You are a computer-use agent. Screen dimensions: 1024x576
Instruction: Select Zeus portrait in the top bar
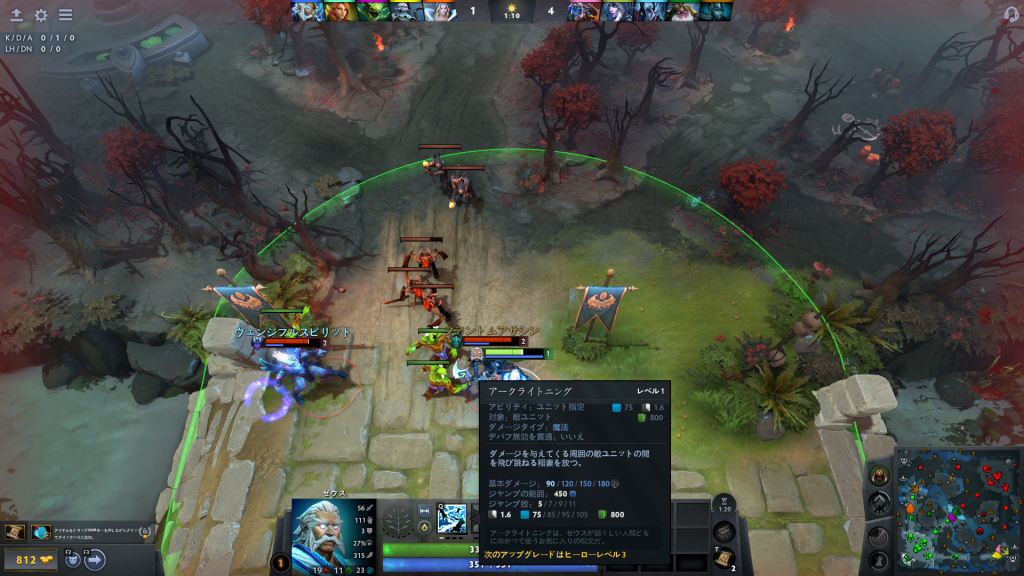pos(306,11)
